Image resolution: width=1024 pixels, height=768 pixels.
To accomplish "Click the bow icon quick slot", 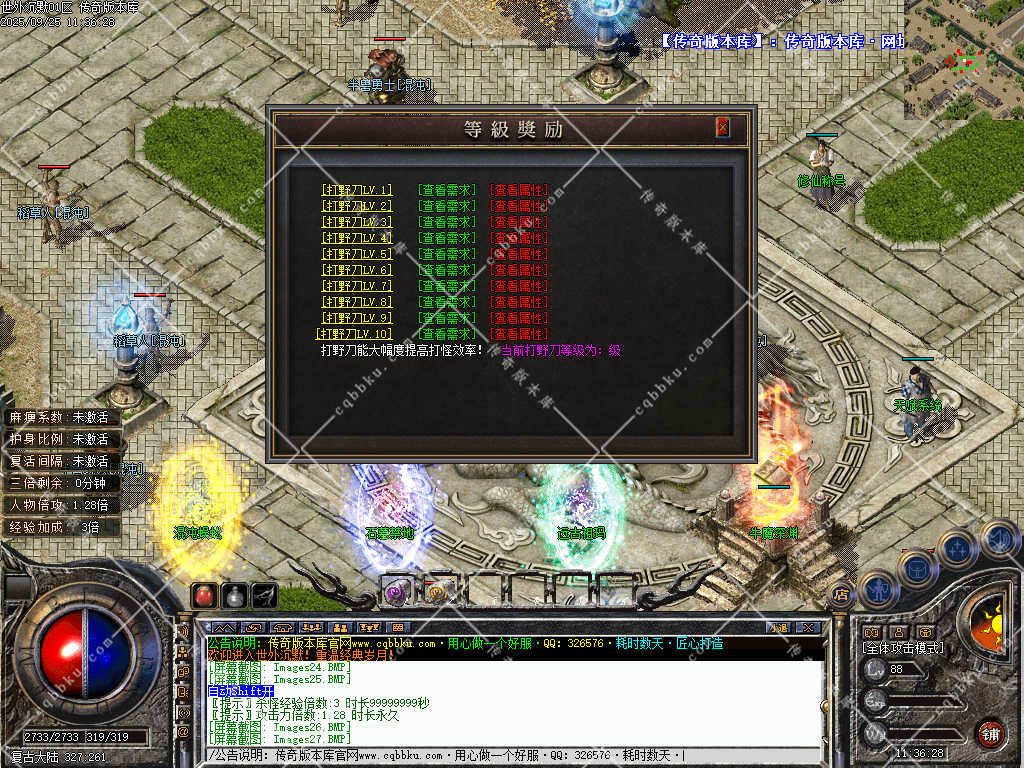I will pos(264,596).
